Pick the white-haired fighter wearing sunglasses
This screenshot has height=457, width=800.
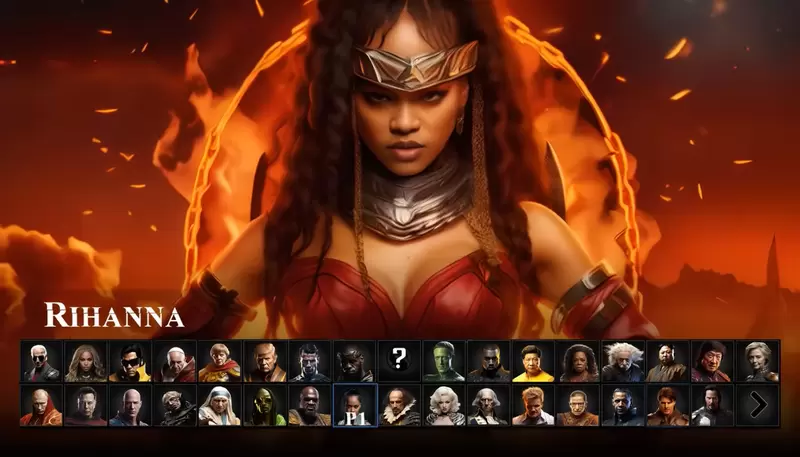[x=41, y=361]
